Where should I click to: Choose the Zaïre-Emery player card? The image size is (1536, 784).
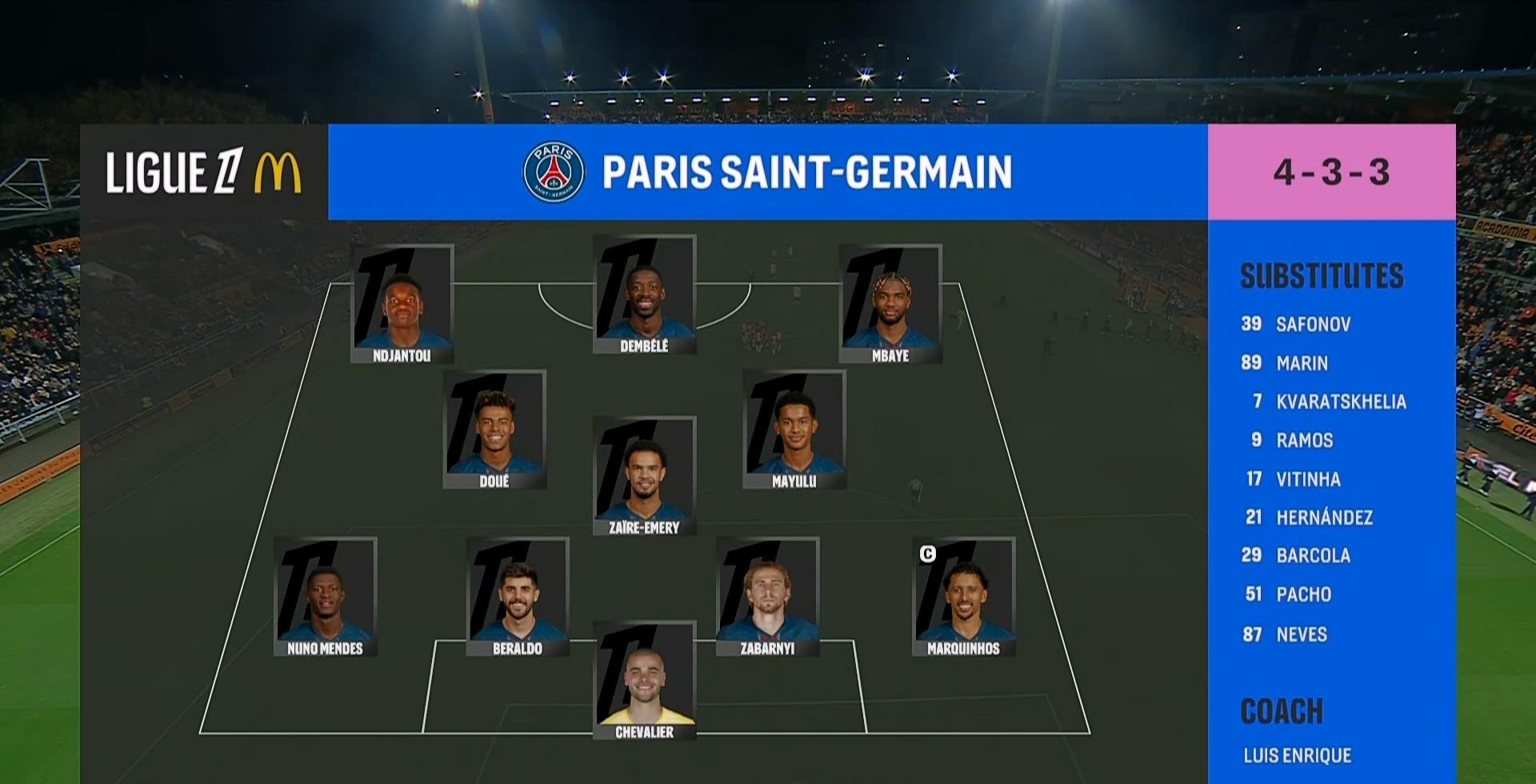pos(644,476)
